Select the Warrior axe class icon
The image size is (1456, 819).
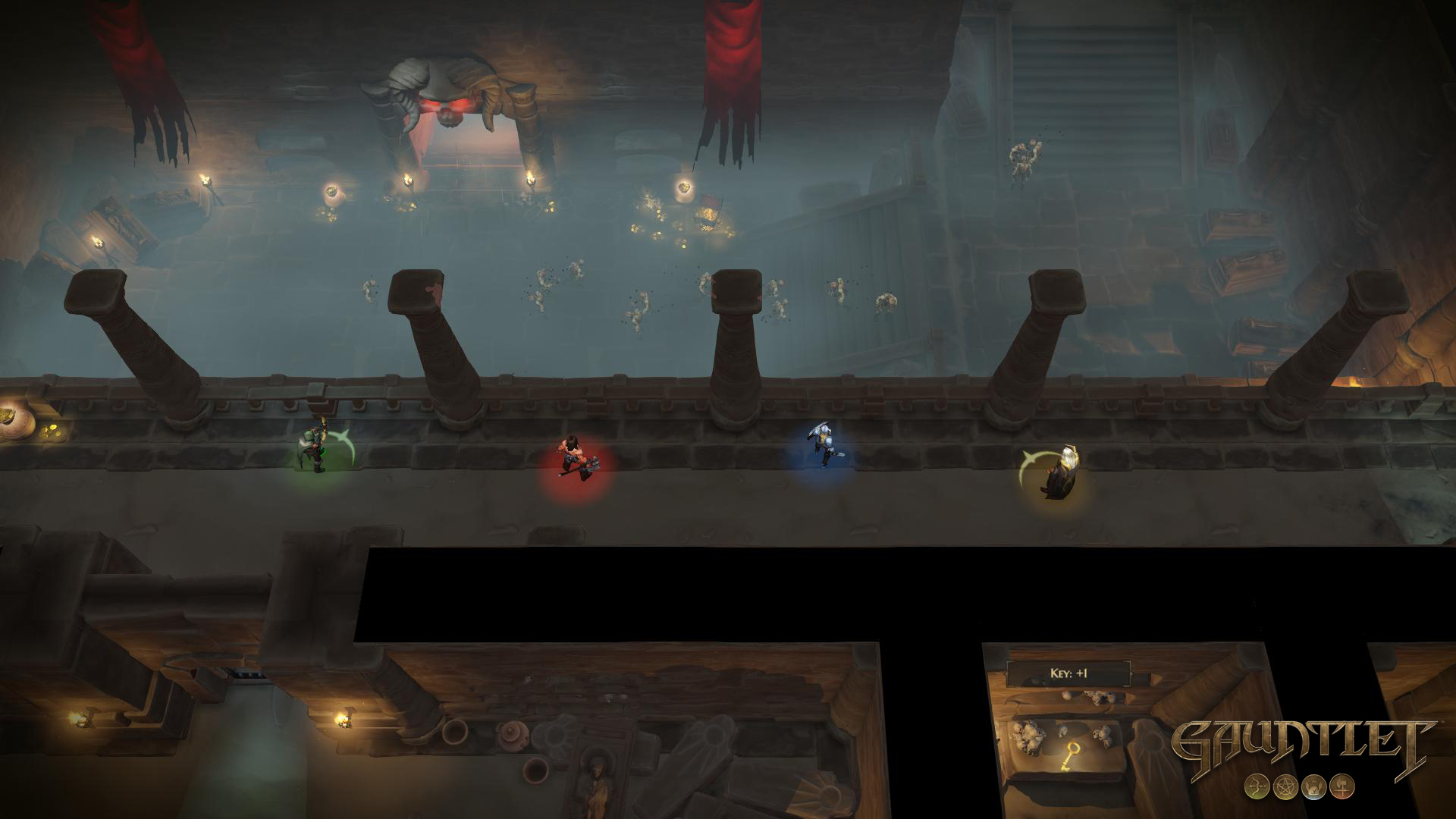1342,786
